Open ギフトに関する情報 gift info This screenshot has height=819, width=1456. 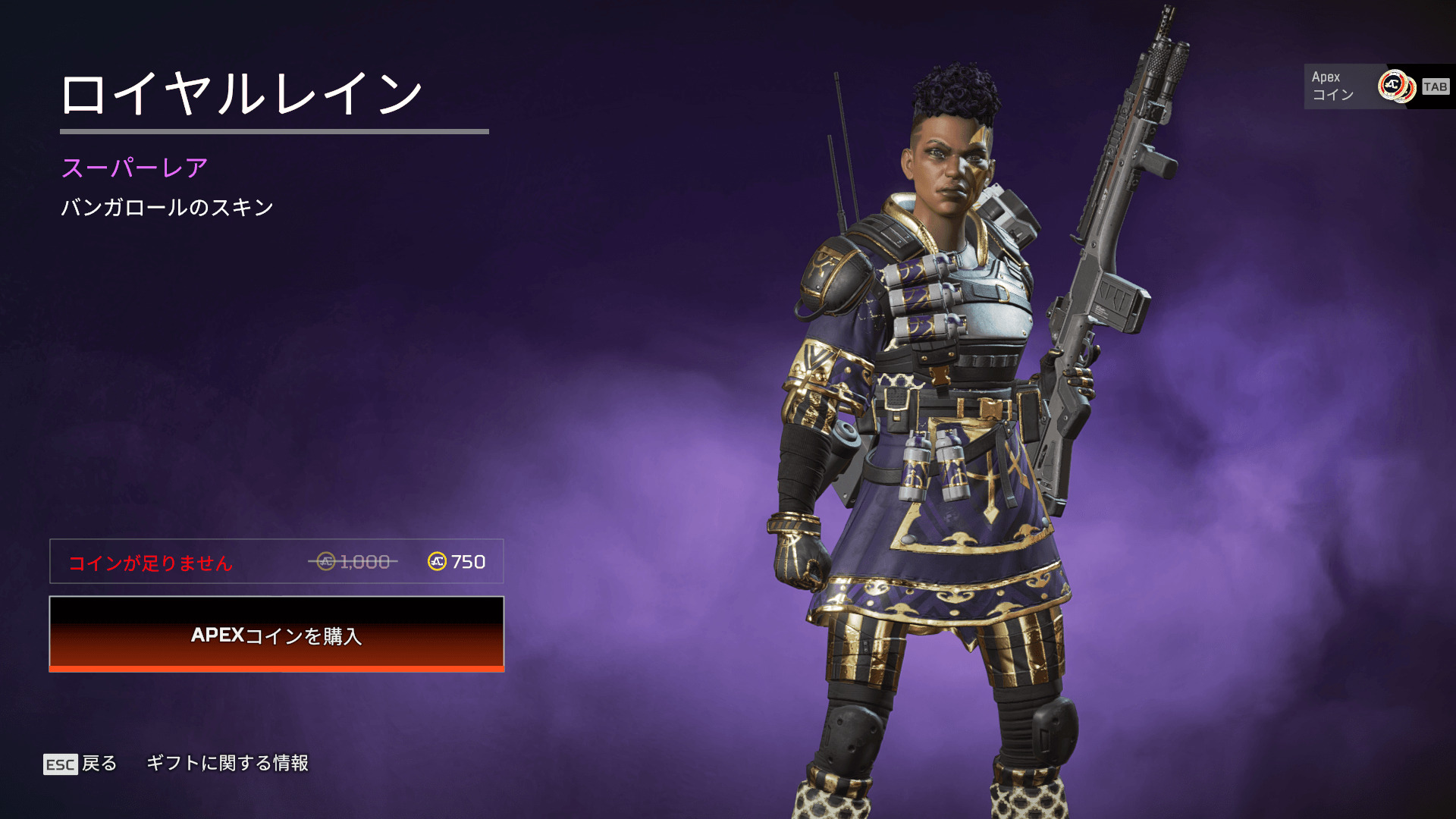coord(227,763)
